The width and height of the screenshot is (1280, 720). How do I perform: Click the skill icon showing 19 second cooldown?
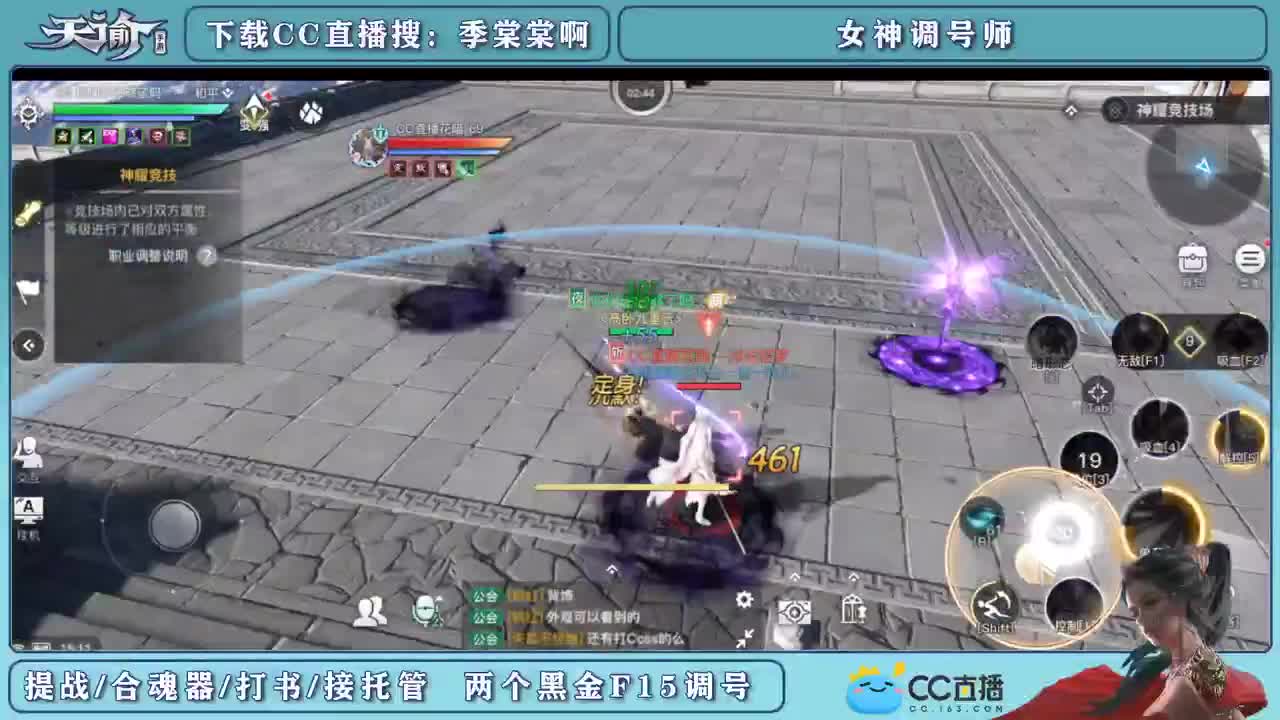click(1091, 459)
